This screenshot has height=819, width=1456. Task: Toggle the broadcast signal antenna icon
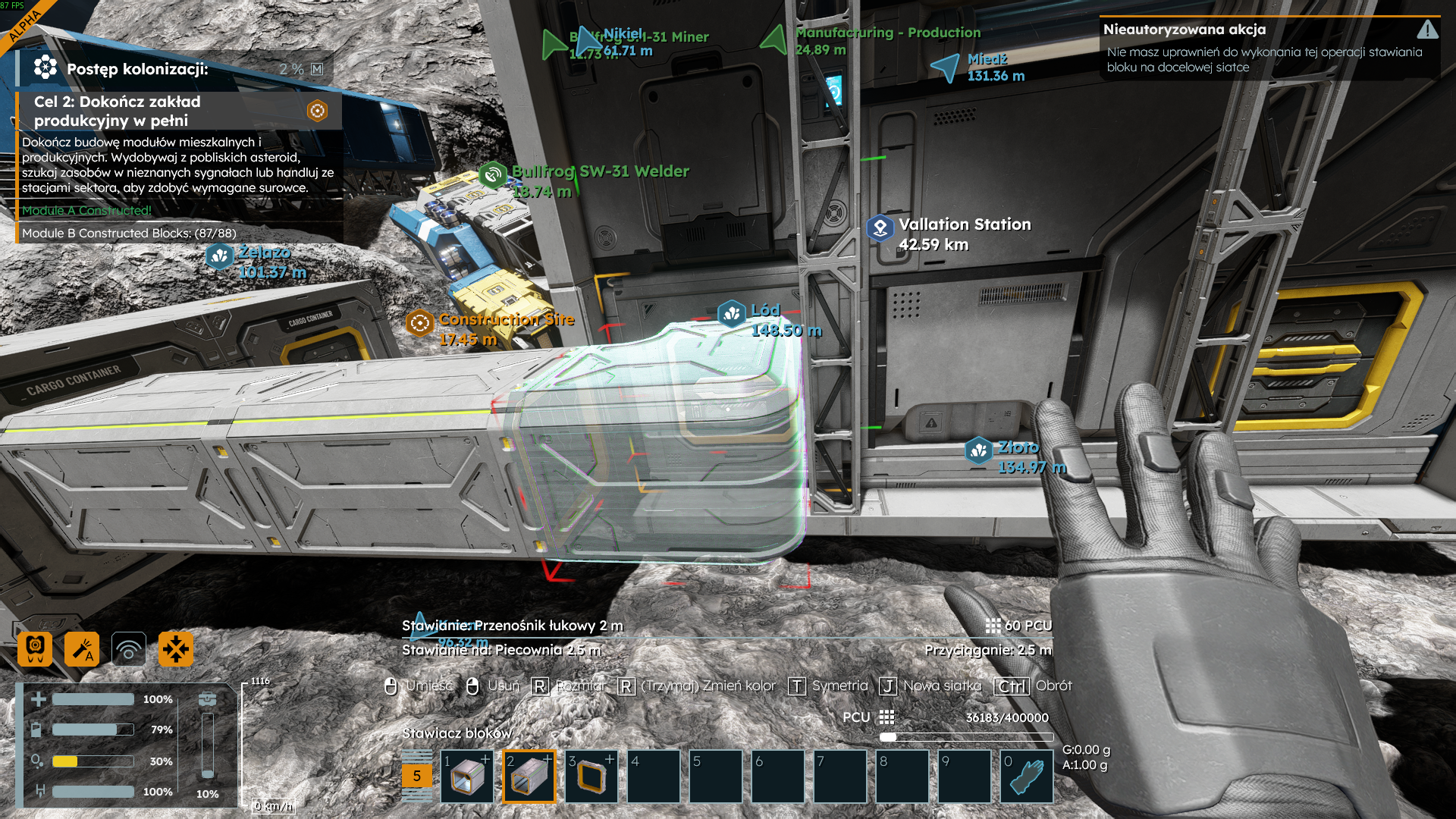coord(129,649)
